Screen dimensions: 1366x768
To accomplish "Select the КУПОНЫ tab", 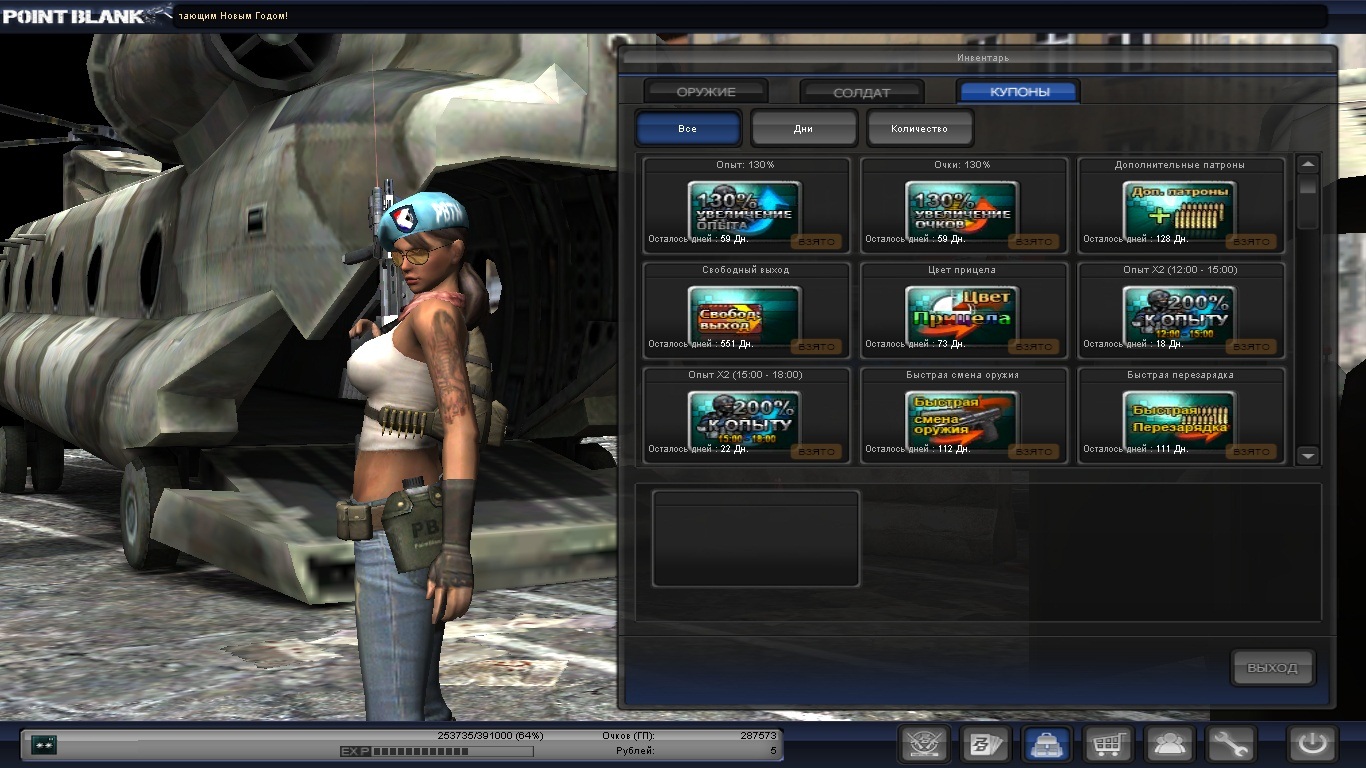I will 1019,92.
